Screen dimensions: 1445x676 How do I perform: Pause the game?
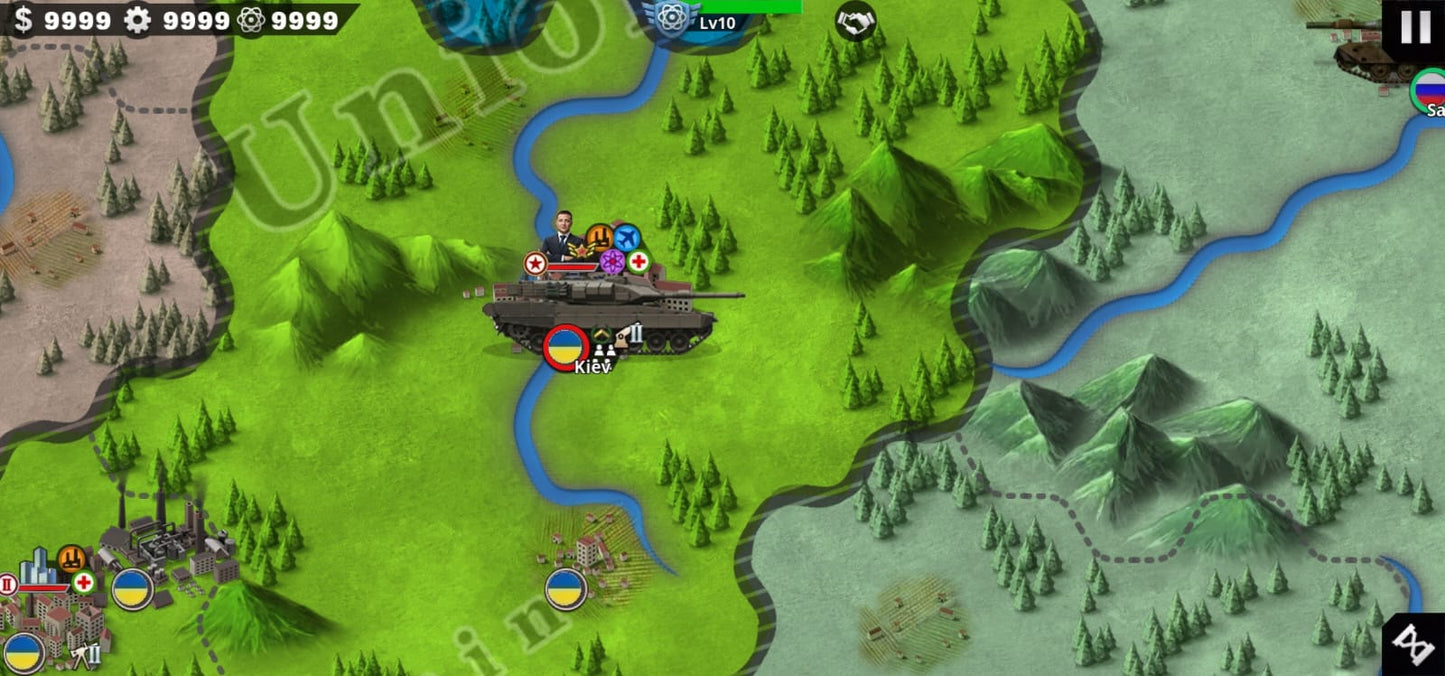1415,27
